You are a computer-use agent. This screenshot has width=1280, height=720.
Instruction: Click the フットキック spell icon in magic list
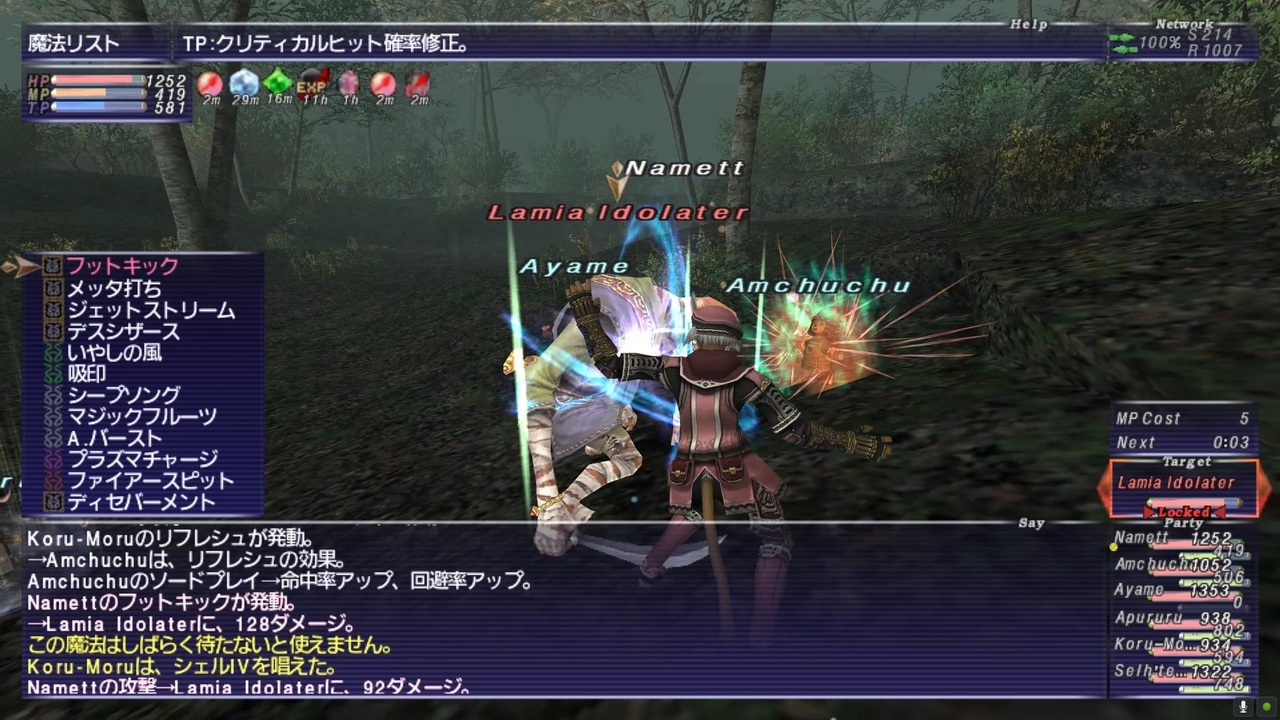(x=54, y=266)
